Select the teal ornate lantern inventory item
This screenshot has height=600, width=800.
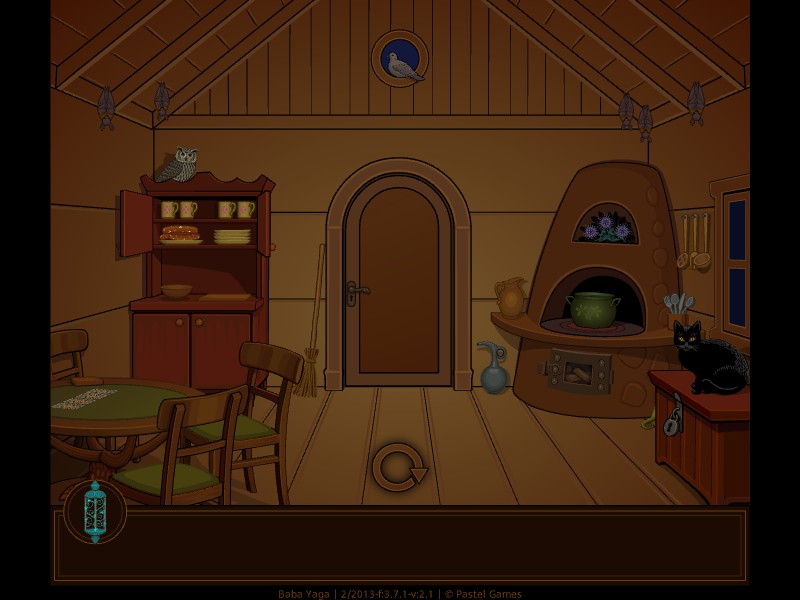click(95, 511)
